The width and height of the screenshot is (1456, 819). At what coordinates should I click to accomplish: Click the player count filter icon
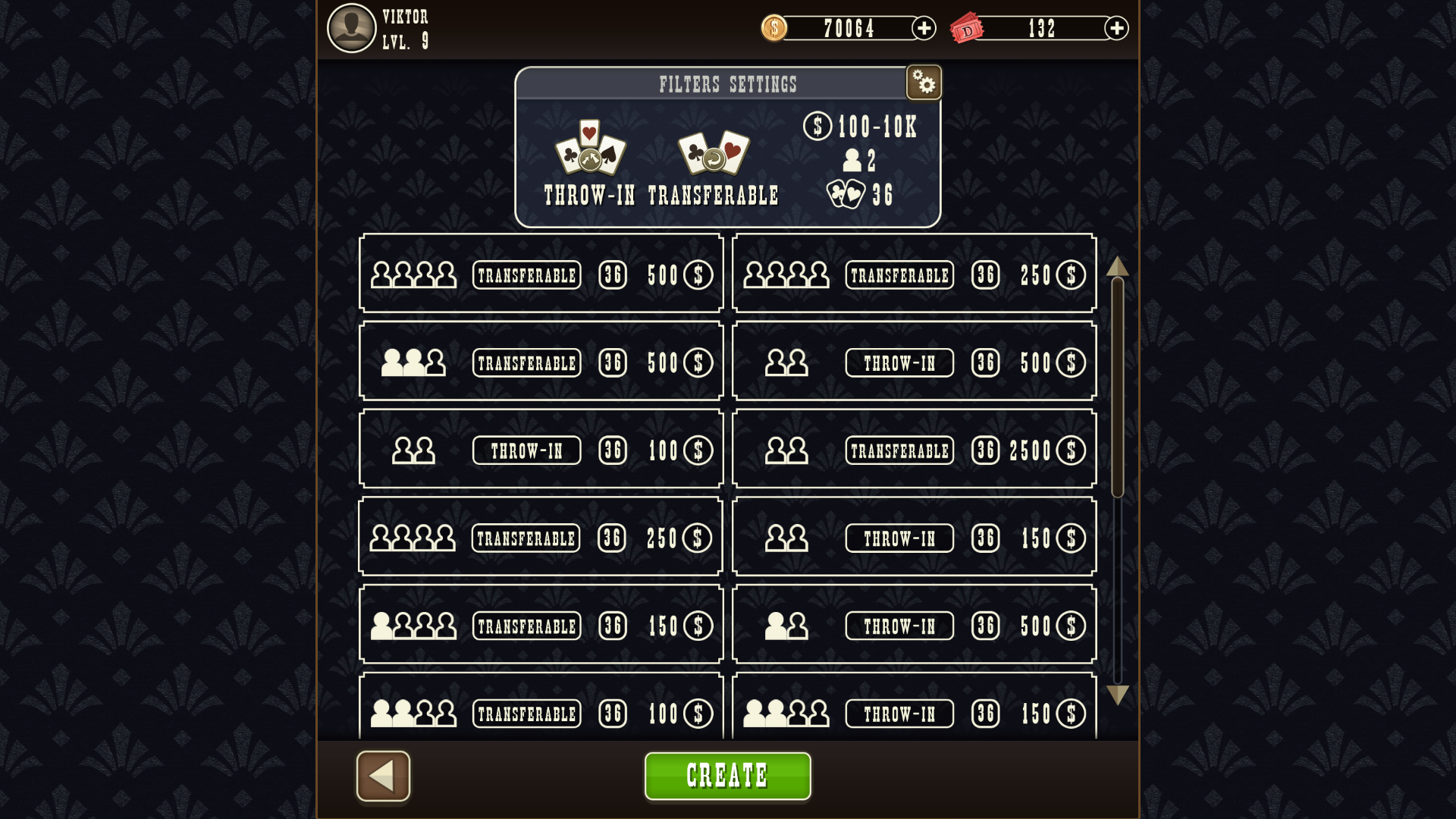(x=851, y=159)
